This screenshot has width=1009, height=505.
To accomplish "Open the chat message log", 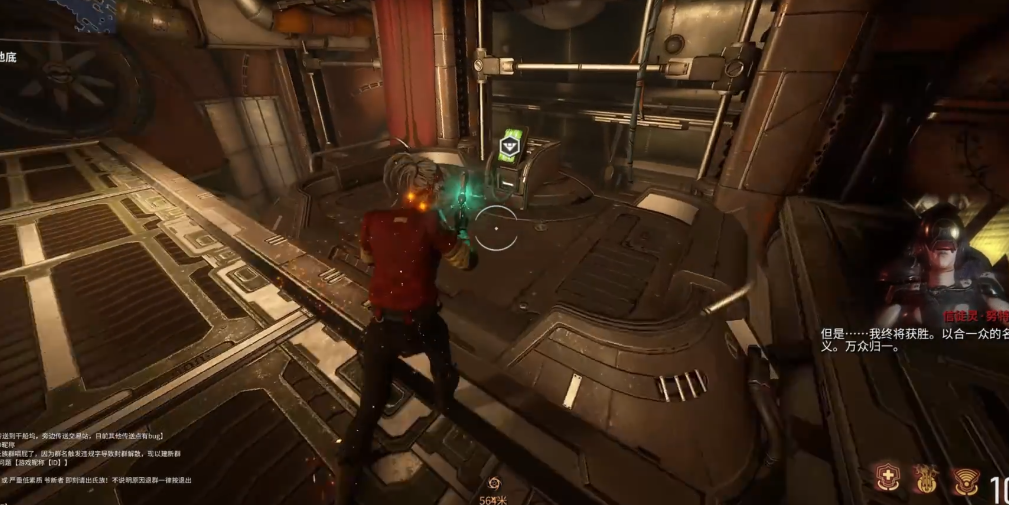I will click(80, 458).
